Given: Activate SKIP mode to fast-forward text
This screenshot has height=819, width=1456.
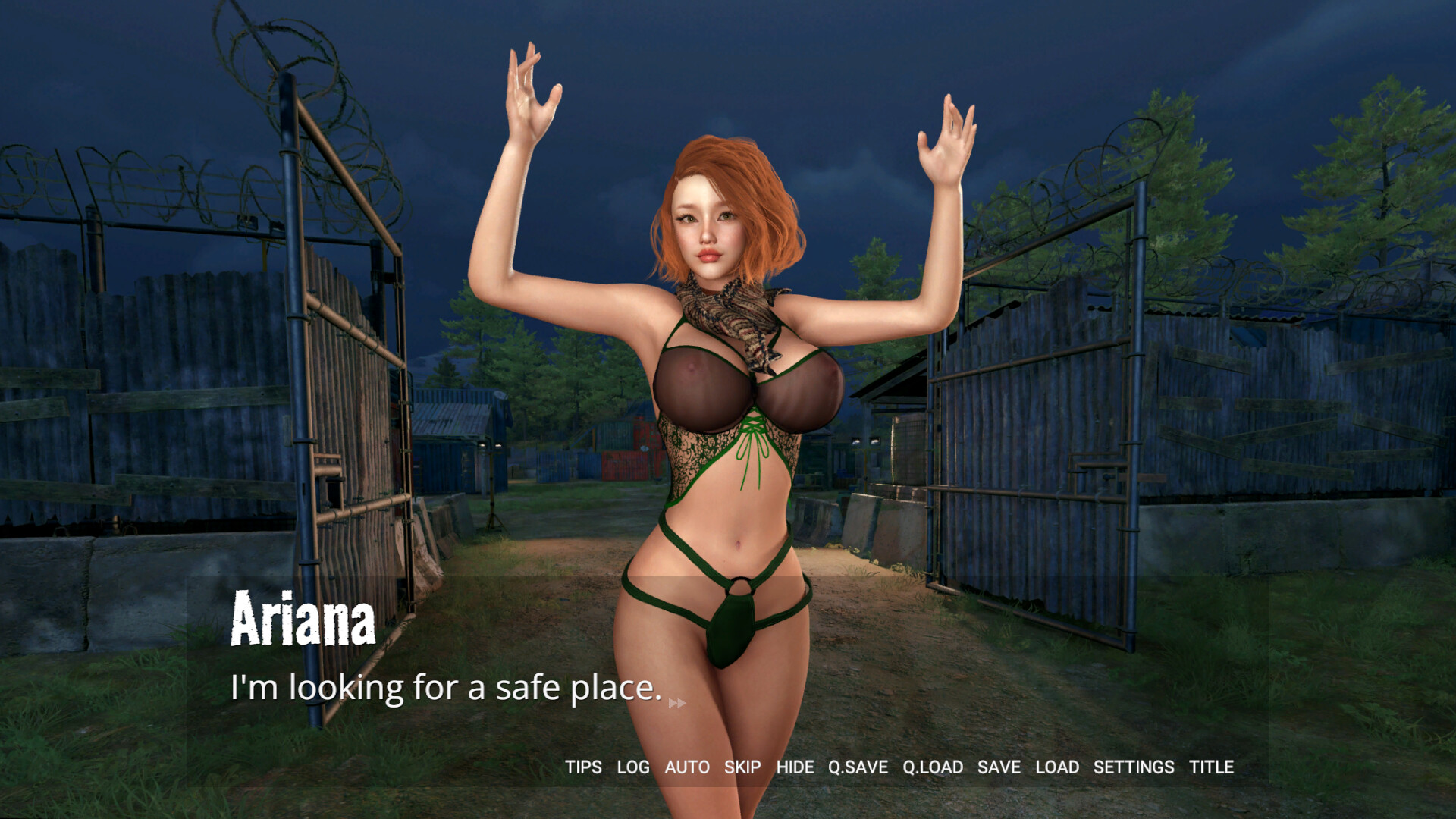Looking at the screenshot, I should coord(742,767).
